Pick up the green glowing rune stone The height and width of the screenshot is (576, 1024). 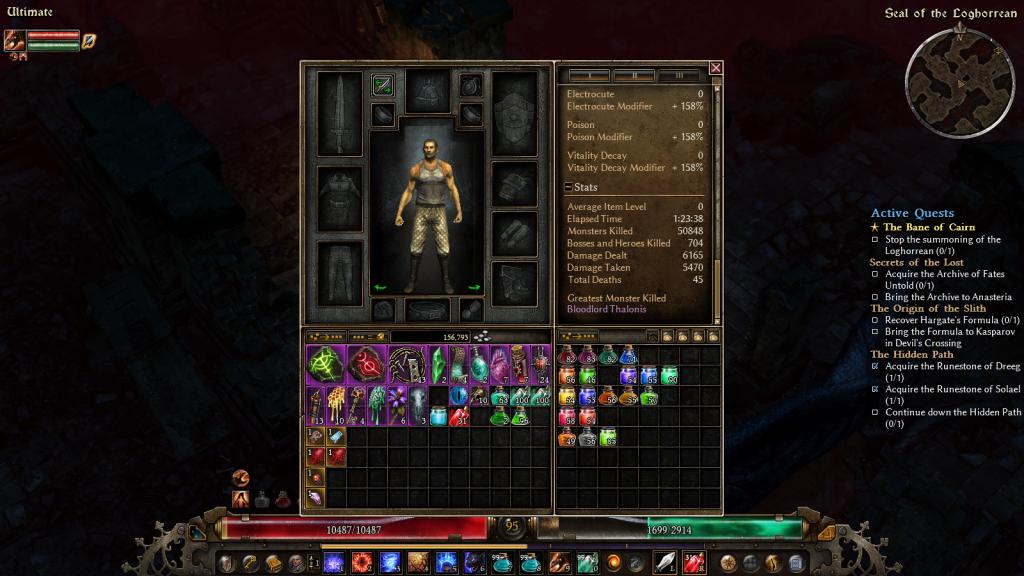pyautogui.click(x=326, y=365)
